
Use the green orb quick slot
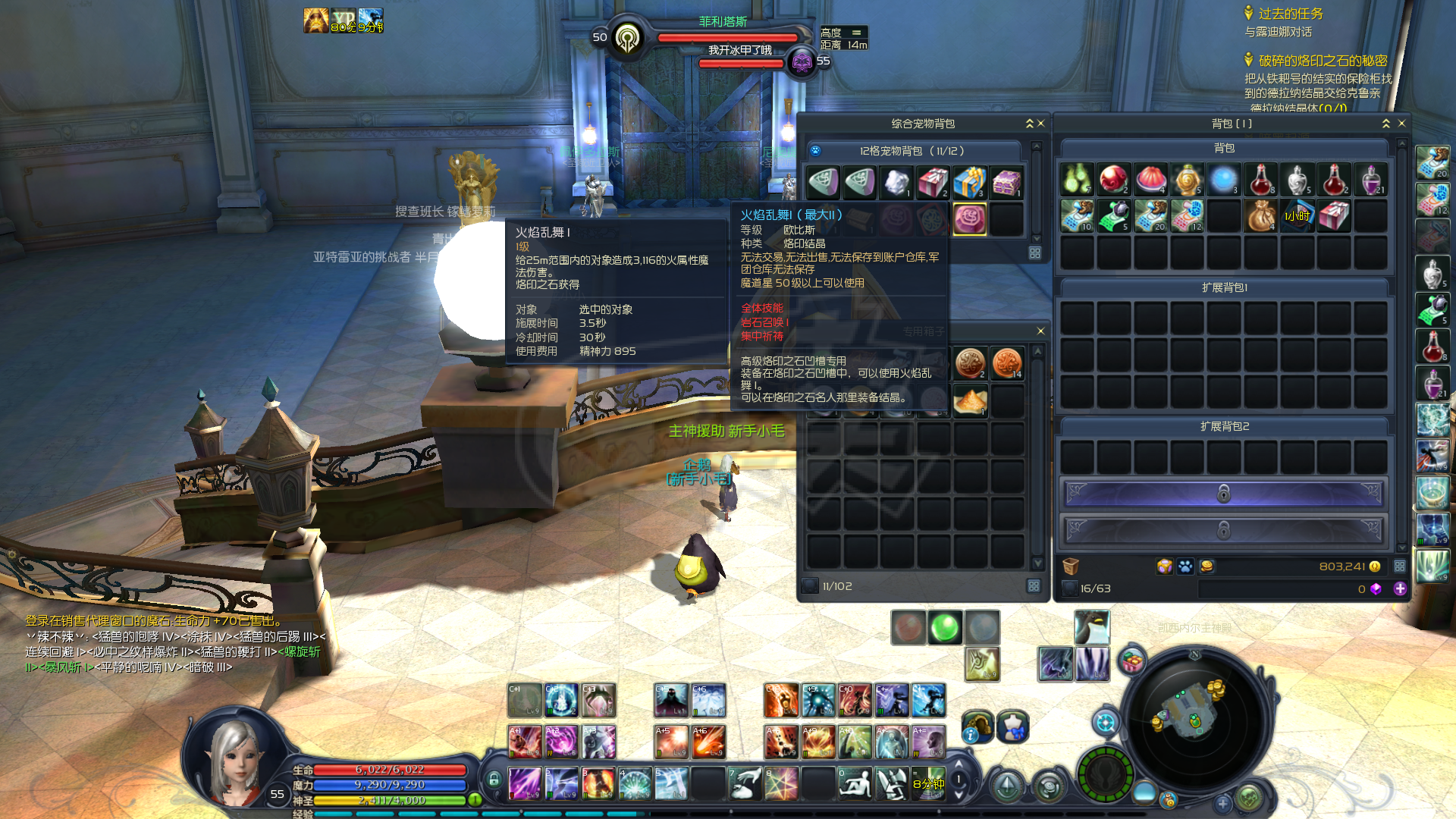pyautogui.click(x=945, y=627)
